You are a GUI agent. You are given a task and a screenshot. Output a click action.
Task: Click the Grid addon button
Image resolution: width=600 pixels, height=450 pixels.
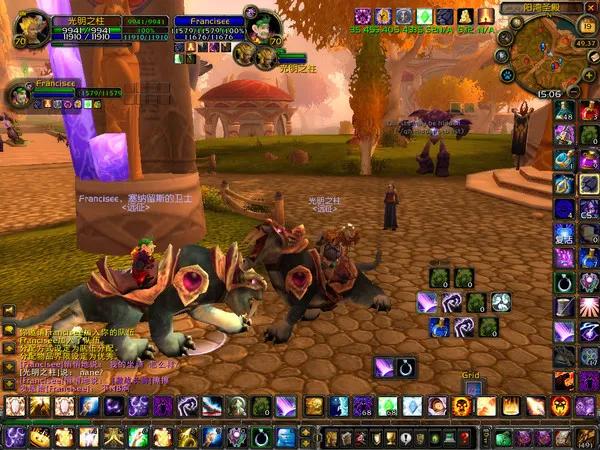tap(471, 385)
